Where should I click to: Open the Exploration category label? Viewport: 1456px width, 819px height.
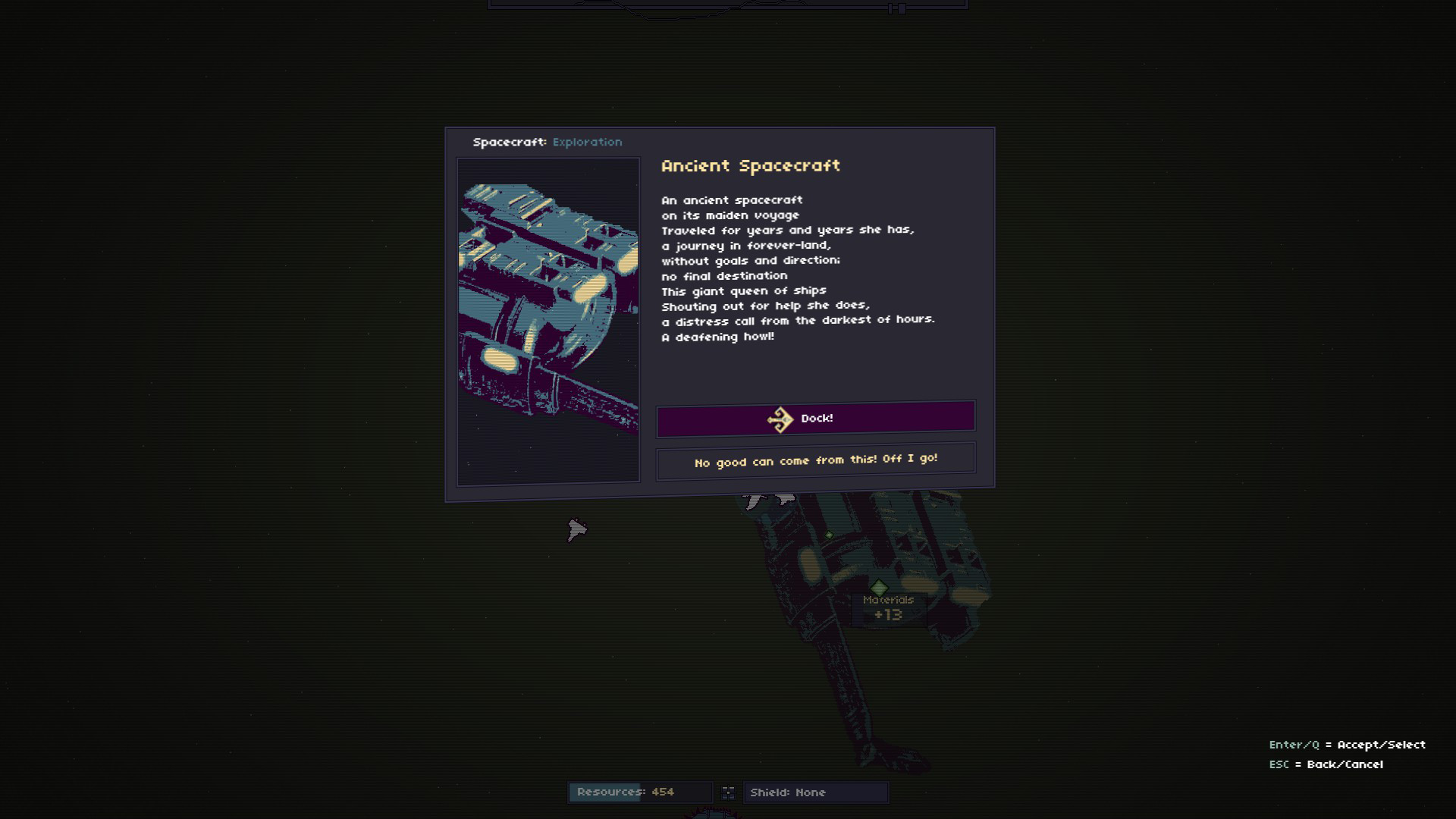click(x=588, y=142)
